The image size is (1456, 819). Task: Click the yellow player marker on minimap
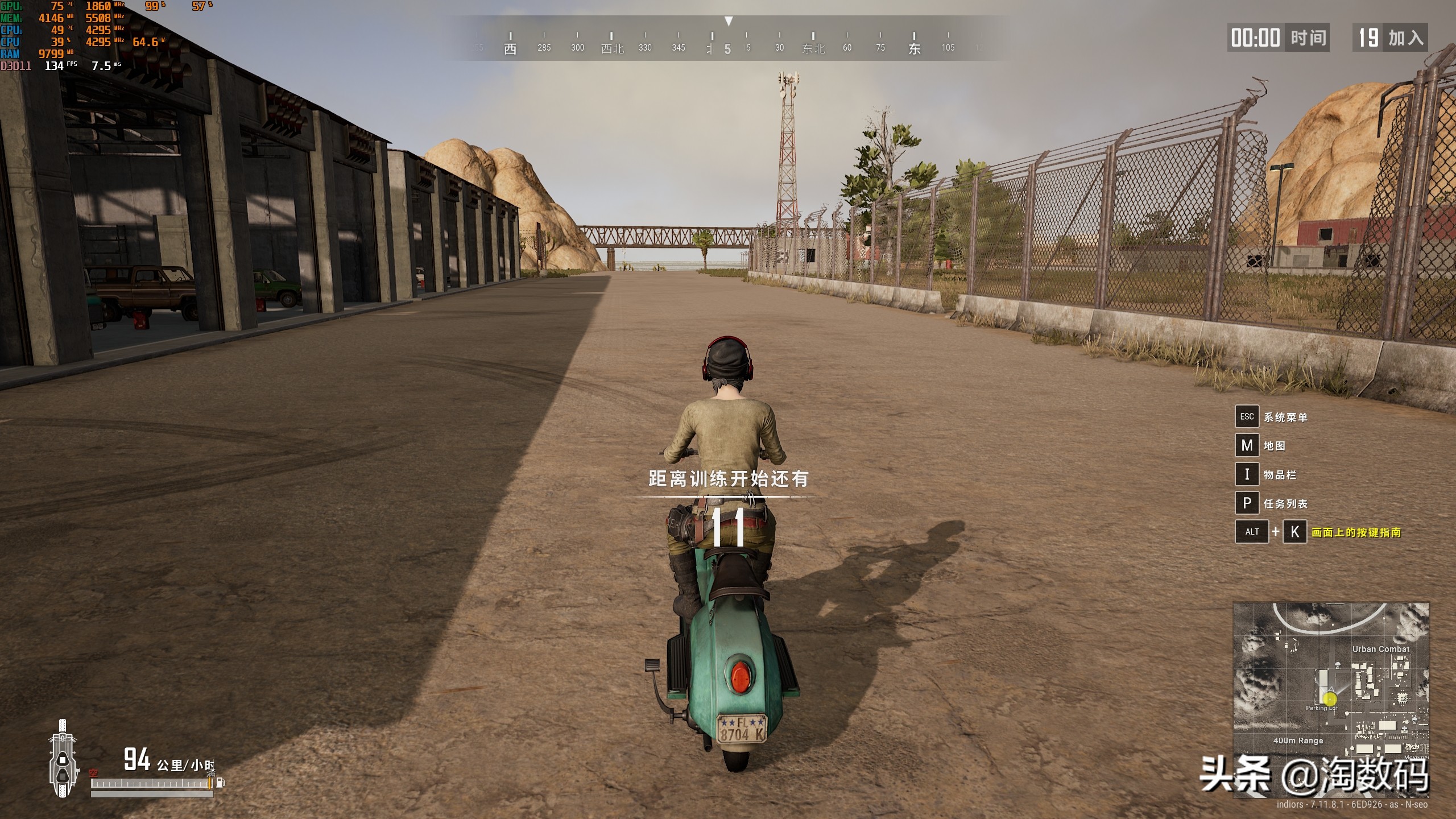coord(1330,699)
